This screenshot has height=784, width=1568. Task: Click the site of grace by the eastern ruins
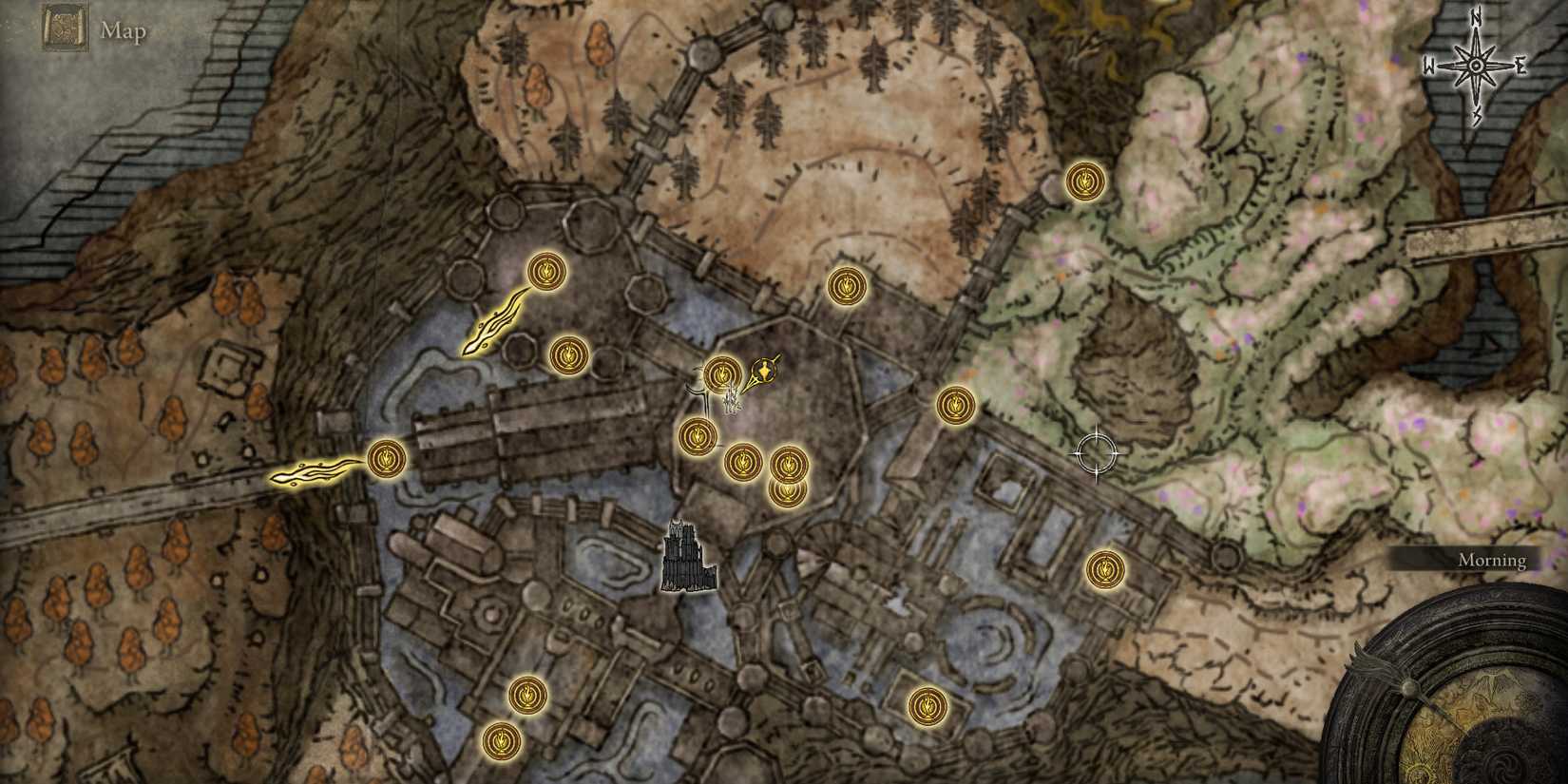point(1105,569)
